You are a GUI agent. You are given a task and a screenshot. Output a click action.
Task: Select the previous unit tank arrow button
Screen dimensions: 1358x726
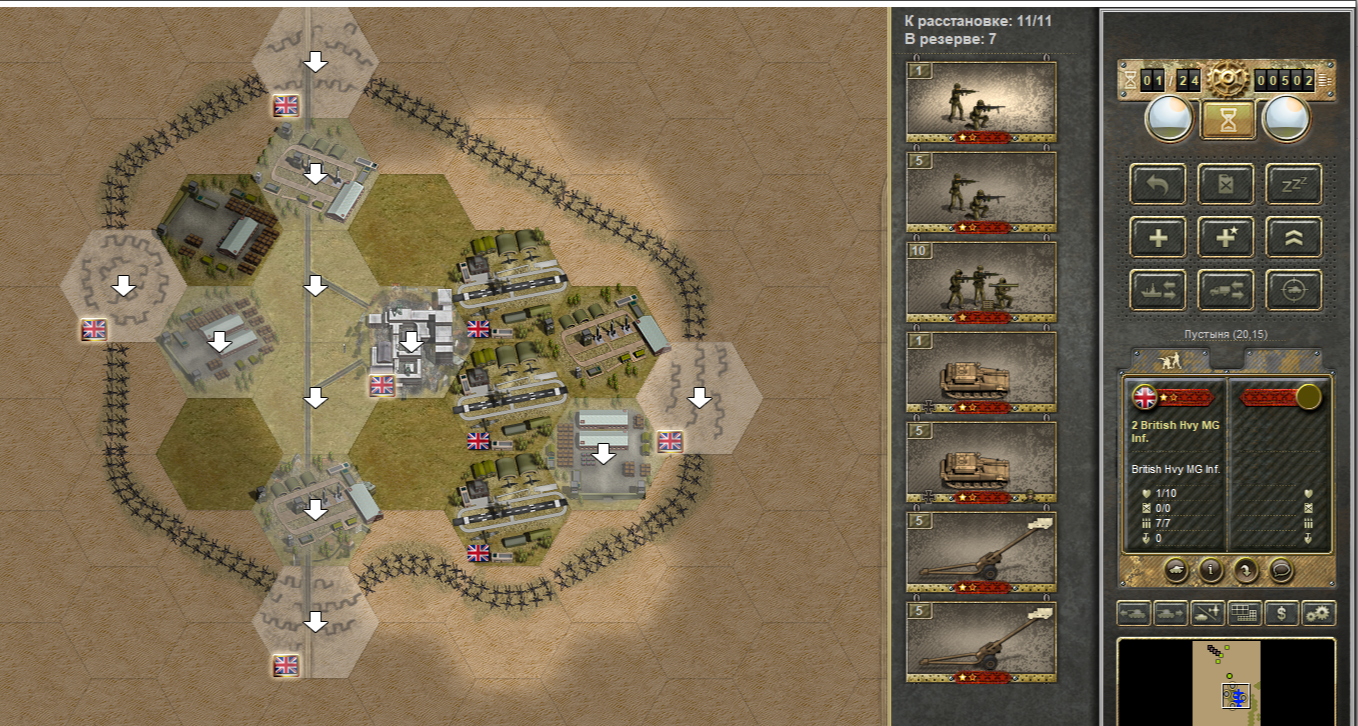1134,613
